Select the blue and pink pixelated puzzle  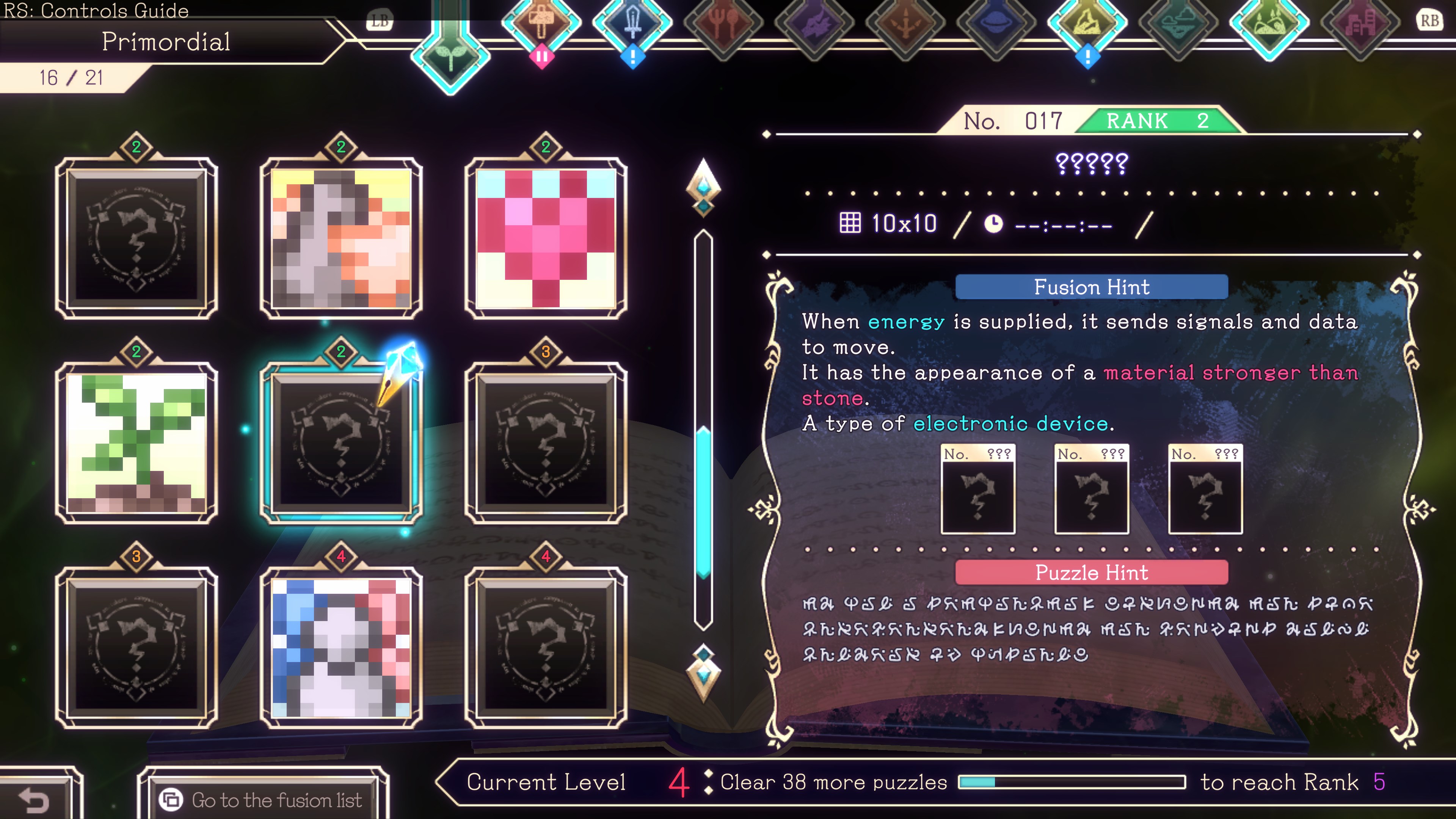[341, 647]
